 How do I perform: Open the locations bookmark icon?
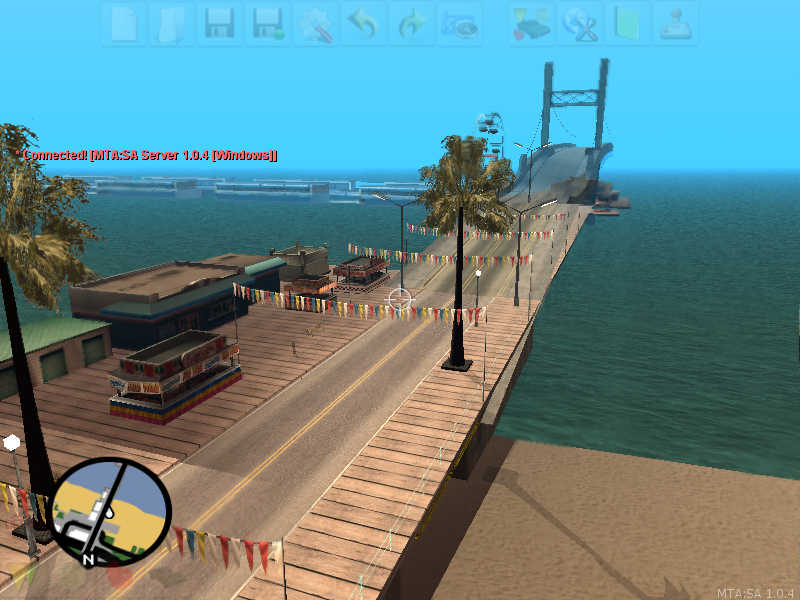[460, 24]
